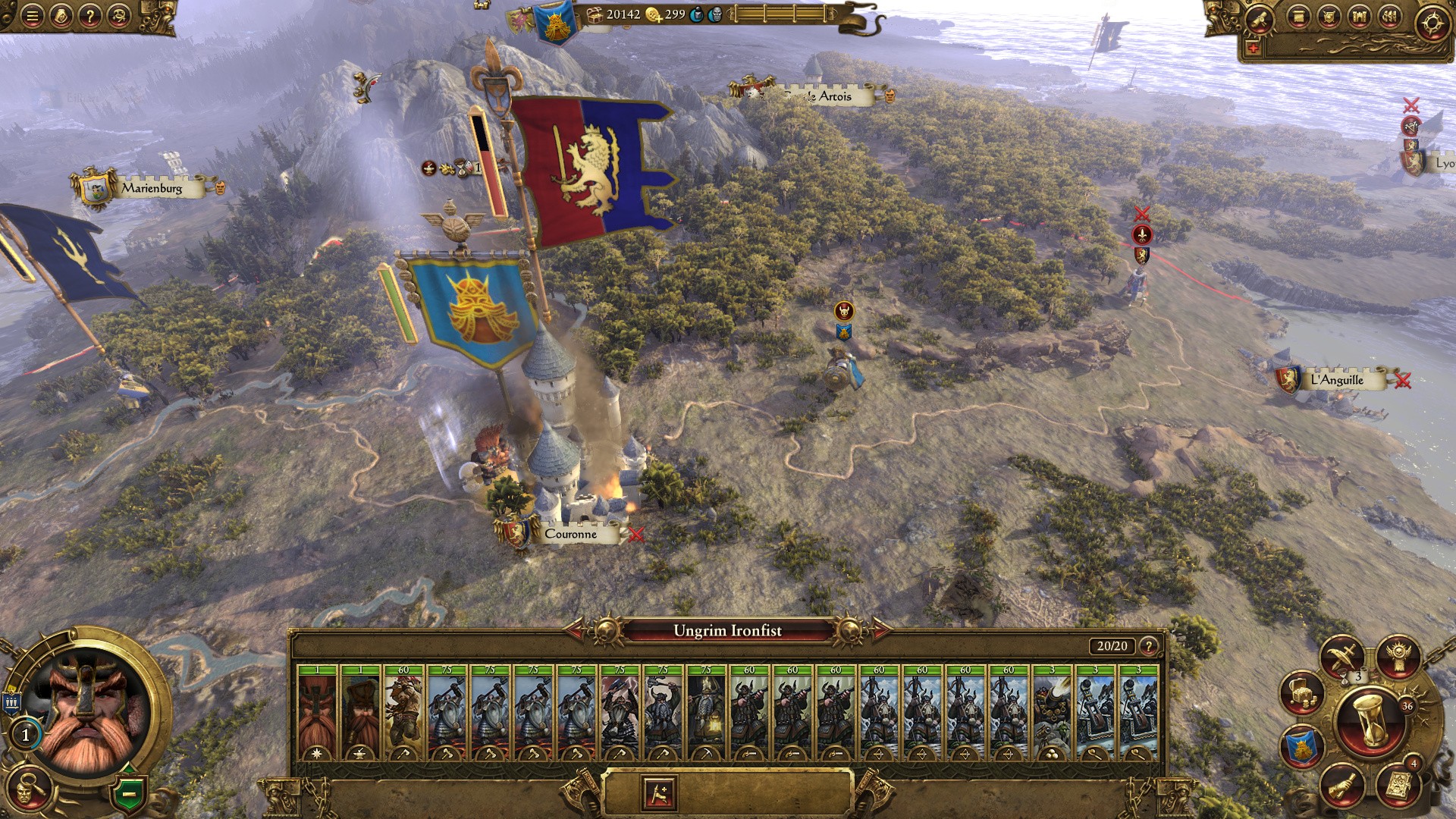Open the treasure chest treasury panel
Viewport: 1456px width, 819px height.
[1301, 692]
